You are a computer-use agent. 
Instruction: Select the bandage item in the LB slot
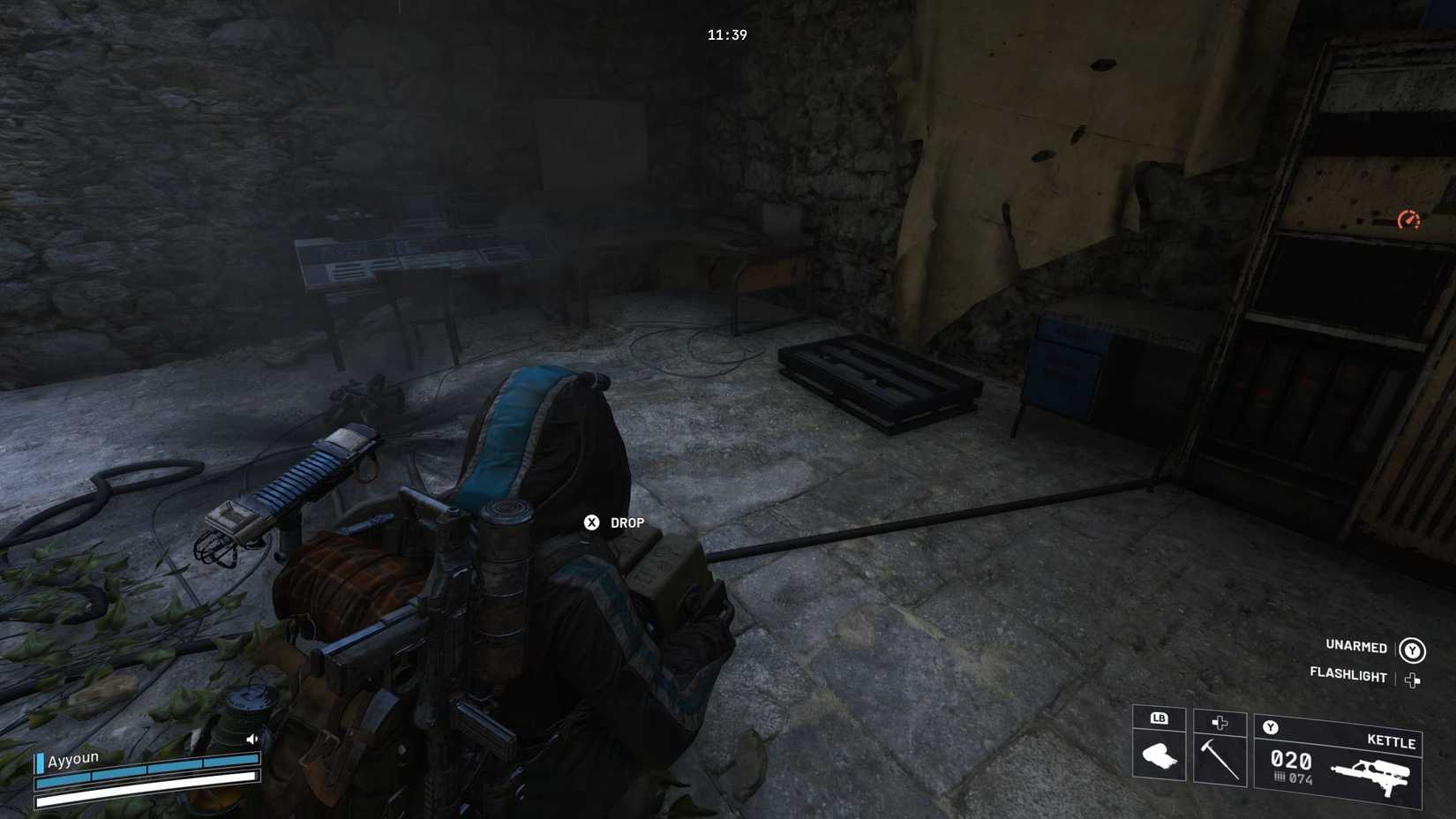pyautogui.click(x=1160, y=757)
